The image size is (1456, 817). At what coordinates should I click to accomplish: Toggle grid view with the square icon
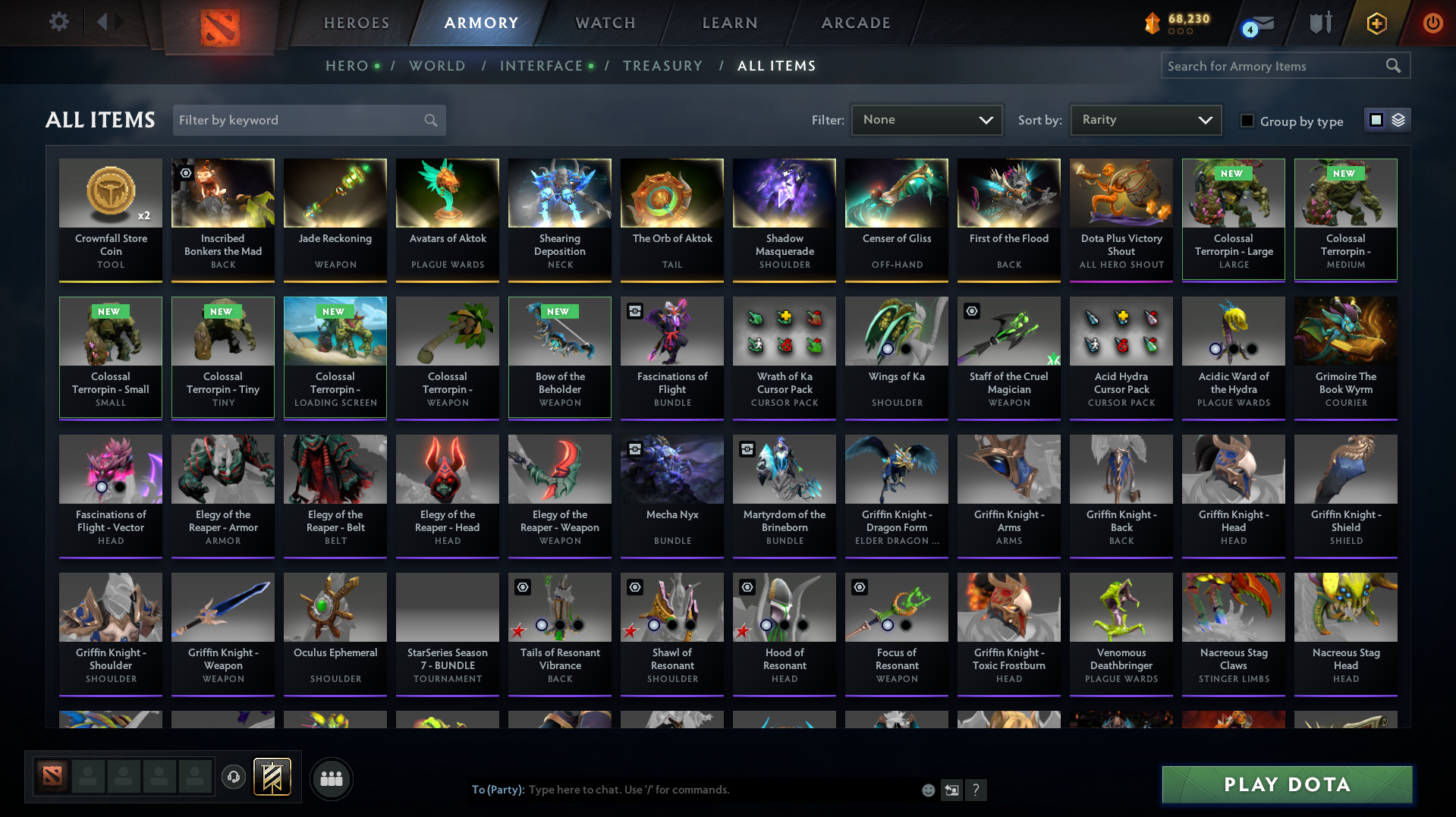1376,120
